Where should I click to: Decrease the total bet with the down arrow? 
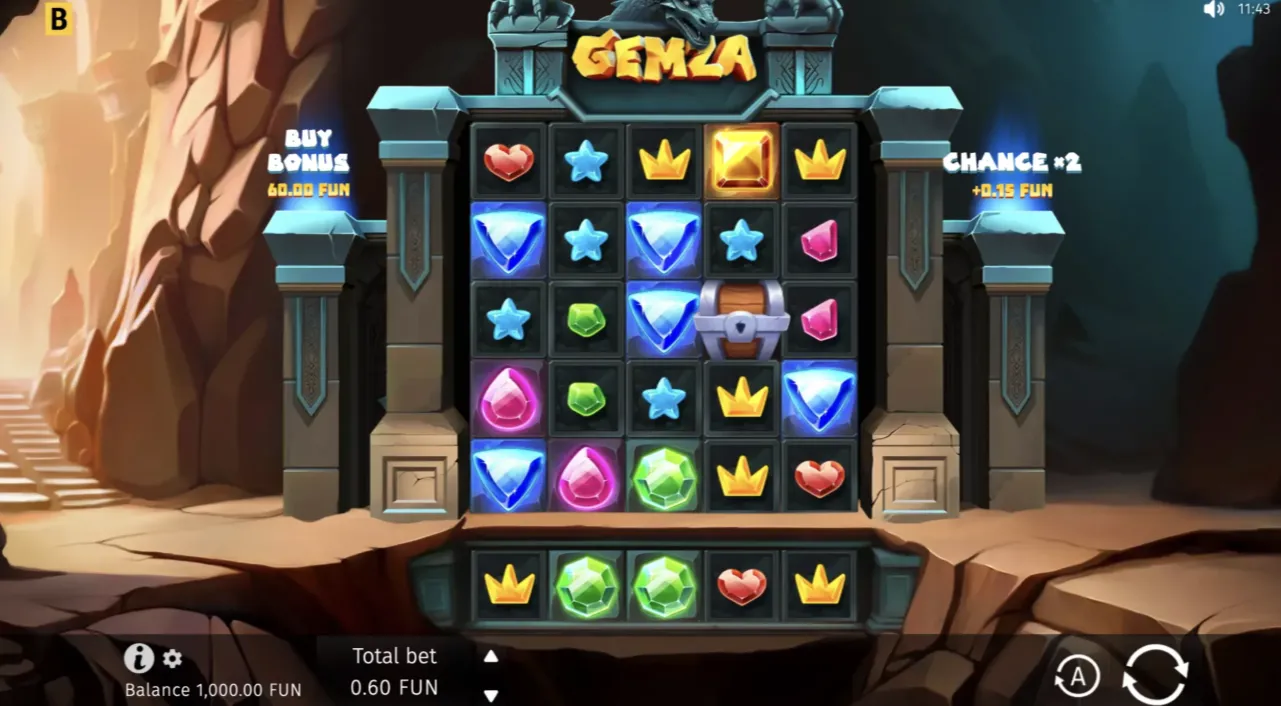[491, 695]
